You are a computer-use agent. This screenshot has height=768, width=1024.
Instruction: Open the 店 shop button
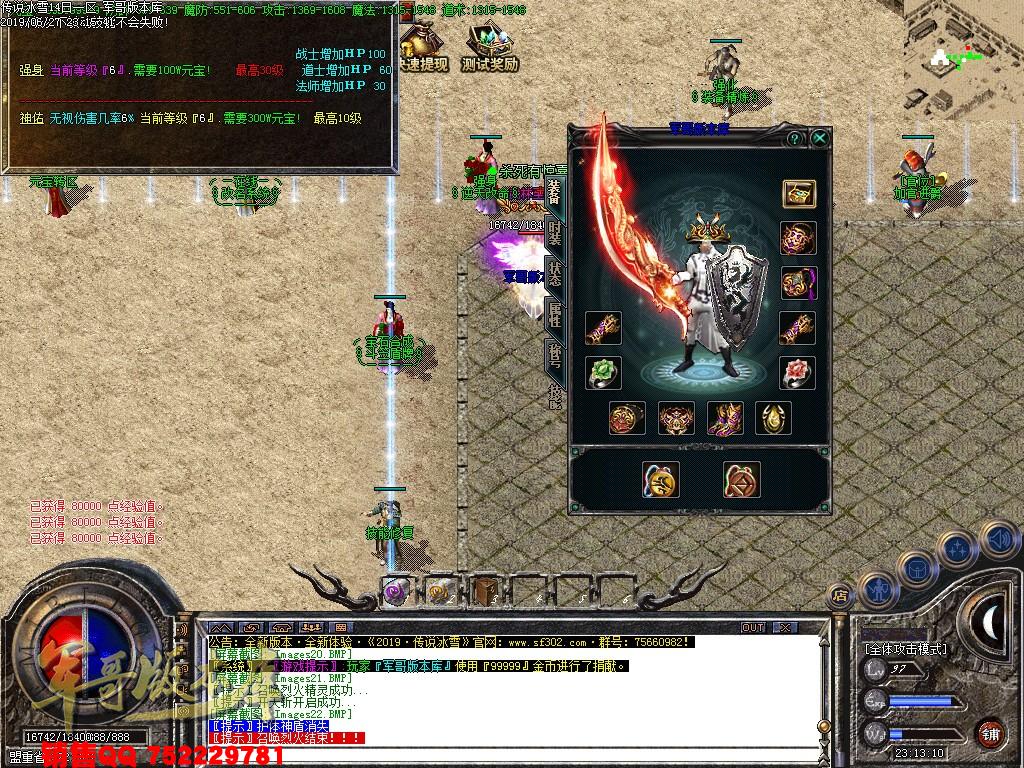tap(840, 597)
